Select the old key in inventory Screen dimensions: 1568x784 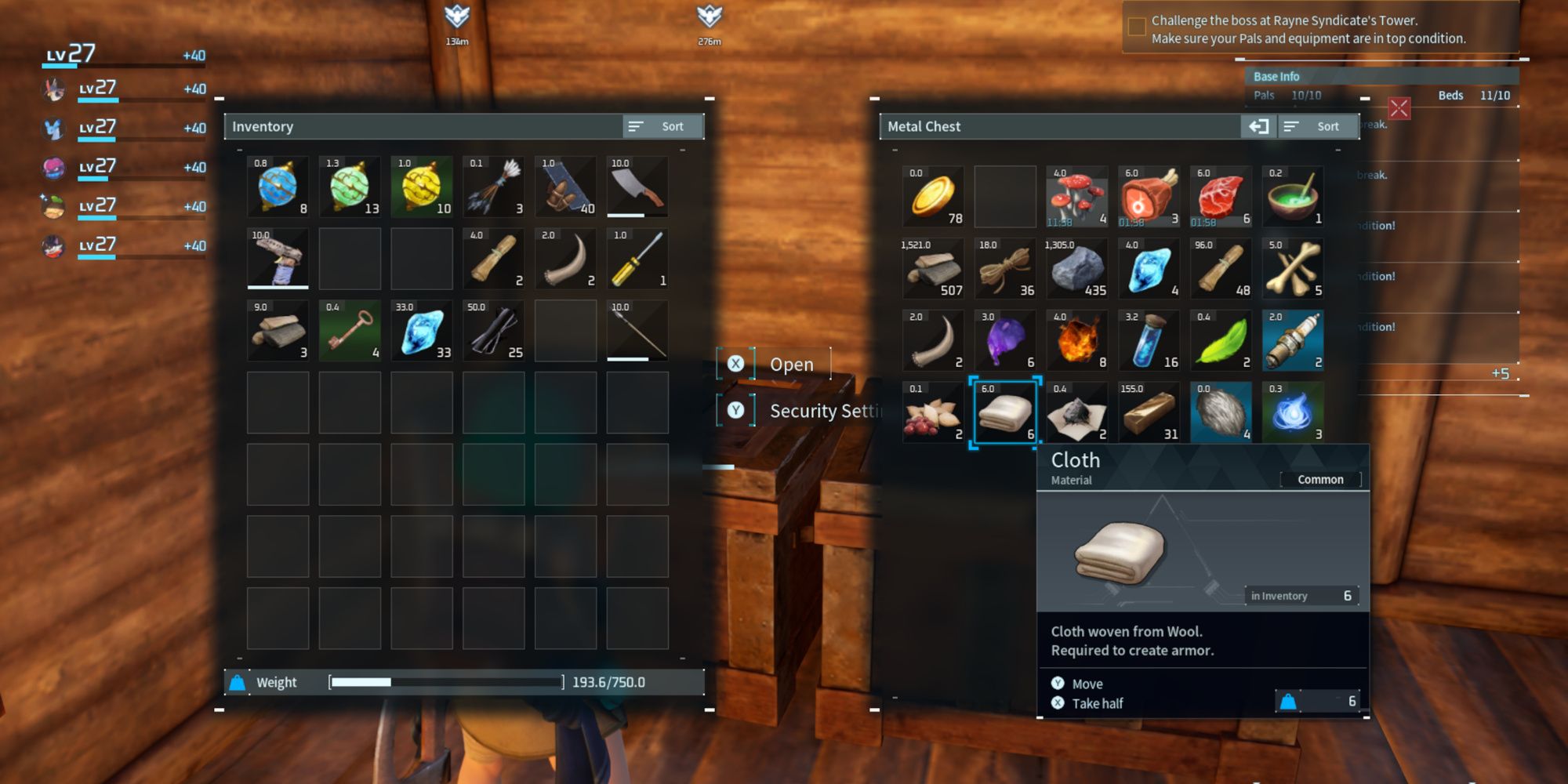350,329
